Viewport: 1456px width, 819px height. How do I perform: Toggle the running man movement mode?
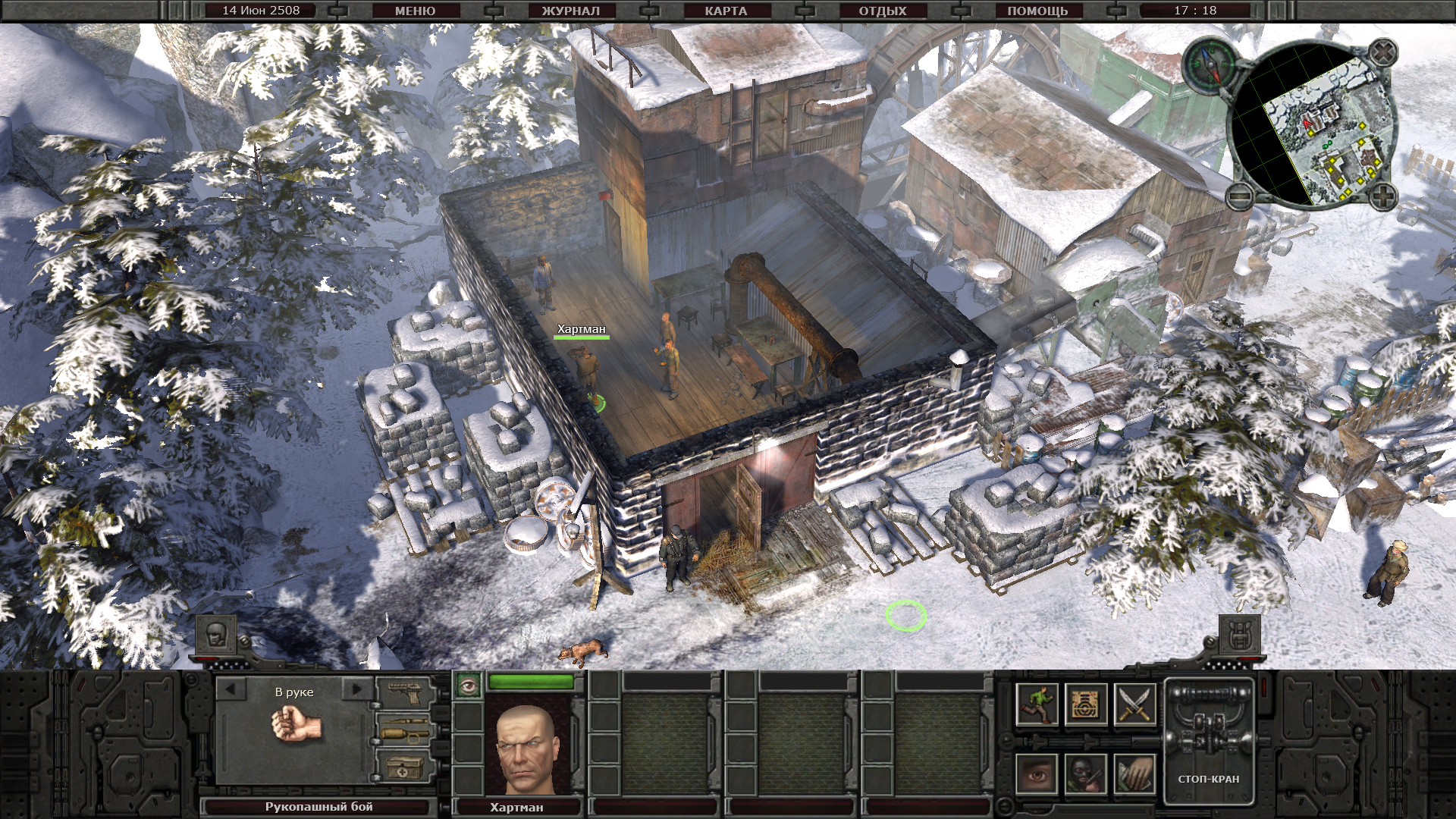[x=1037, y=704]
